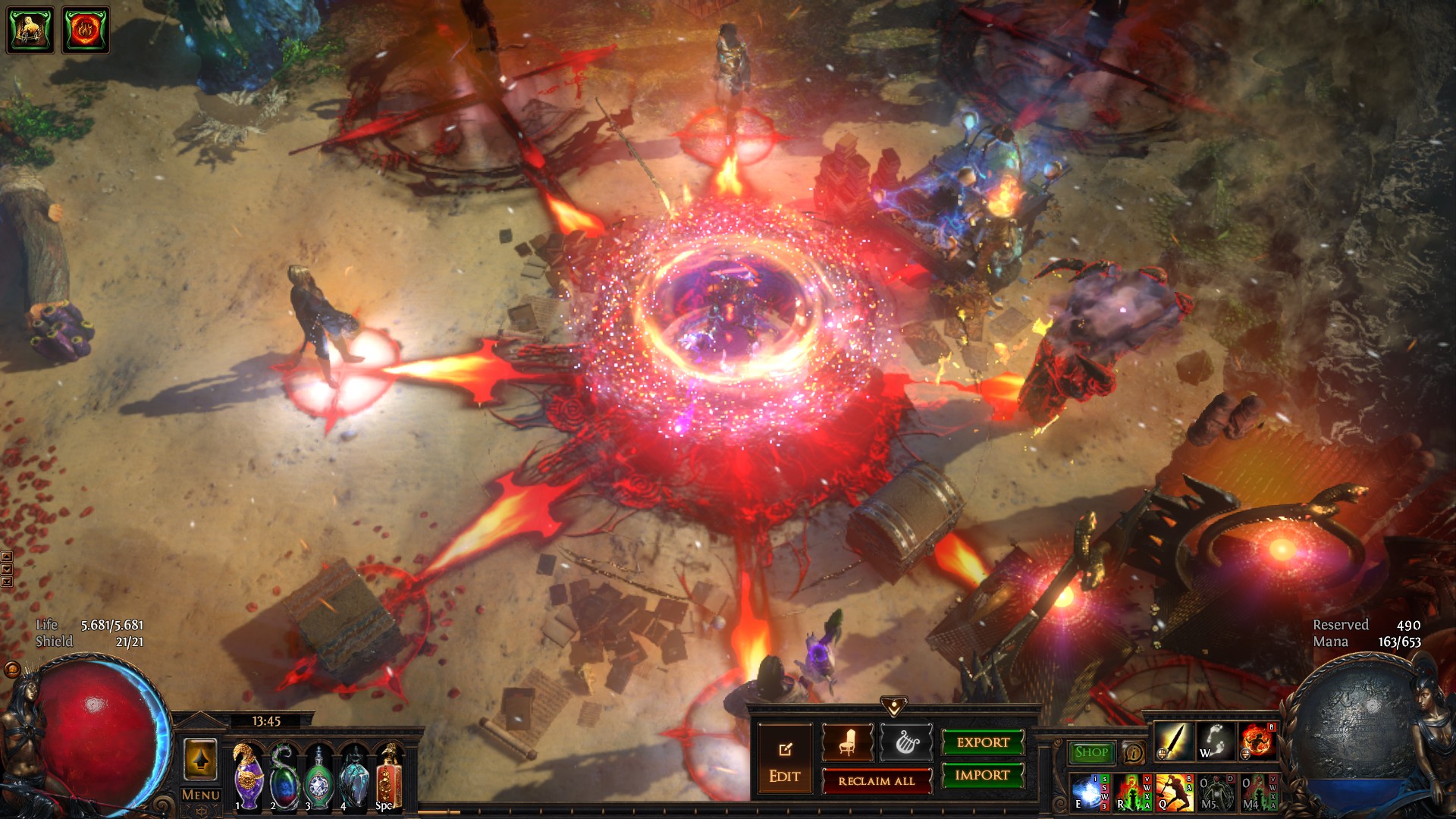Activate the footprints movement skill

(x=1215, y=742)
